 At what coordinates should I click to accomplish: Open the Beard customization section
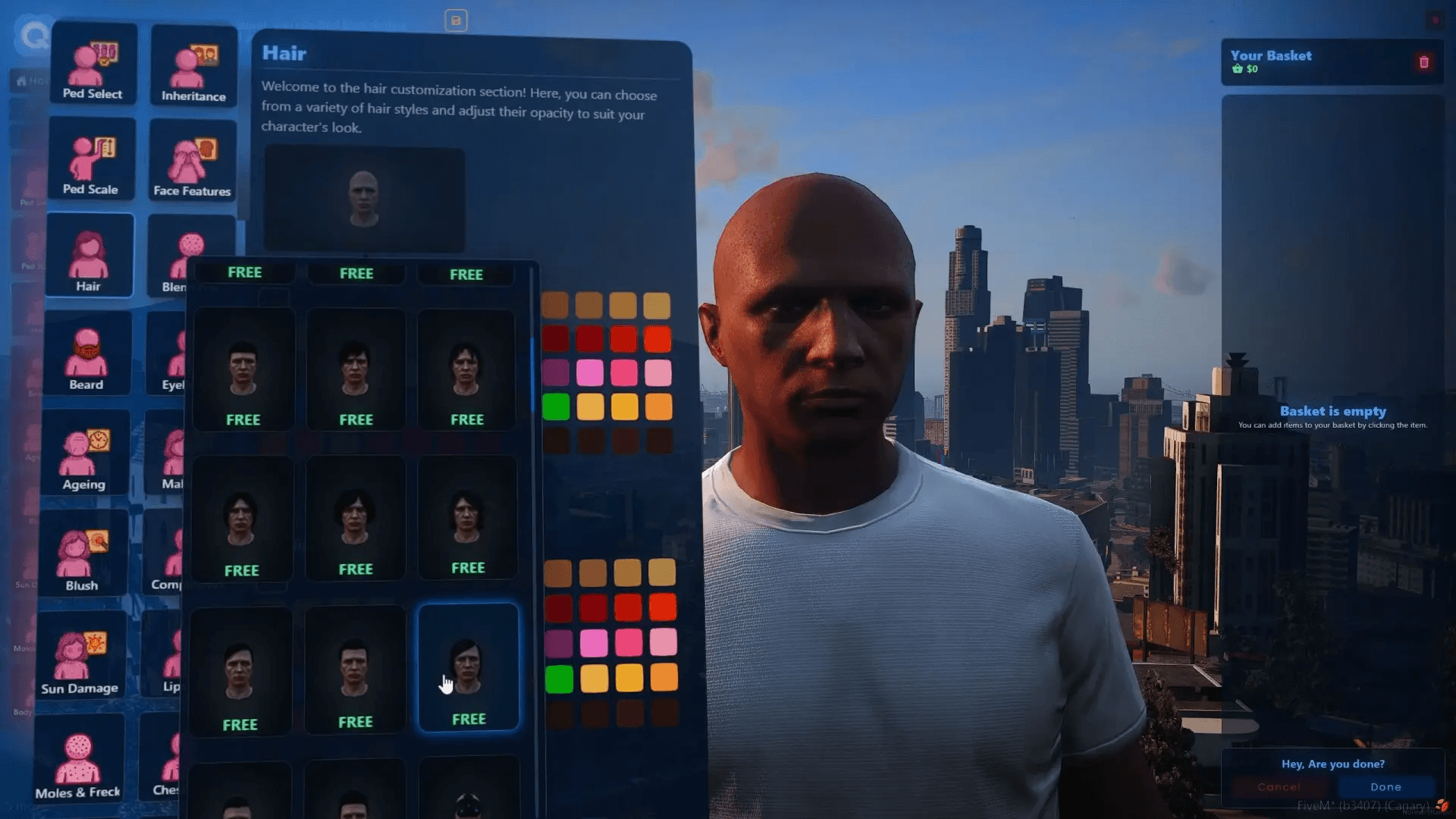[86, 355]
